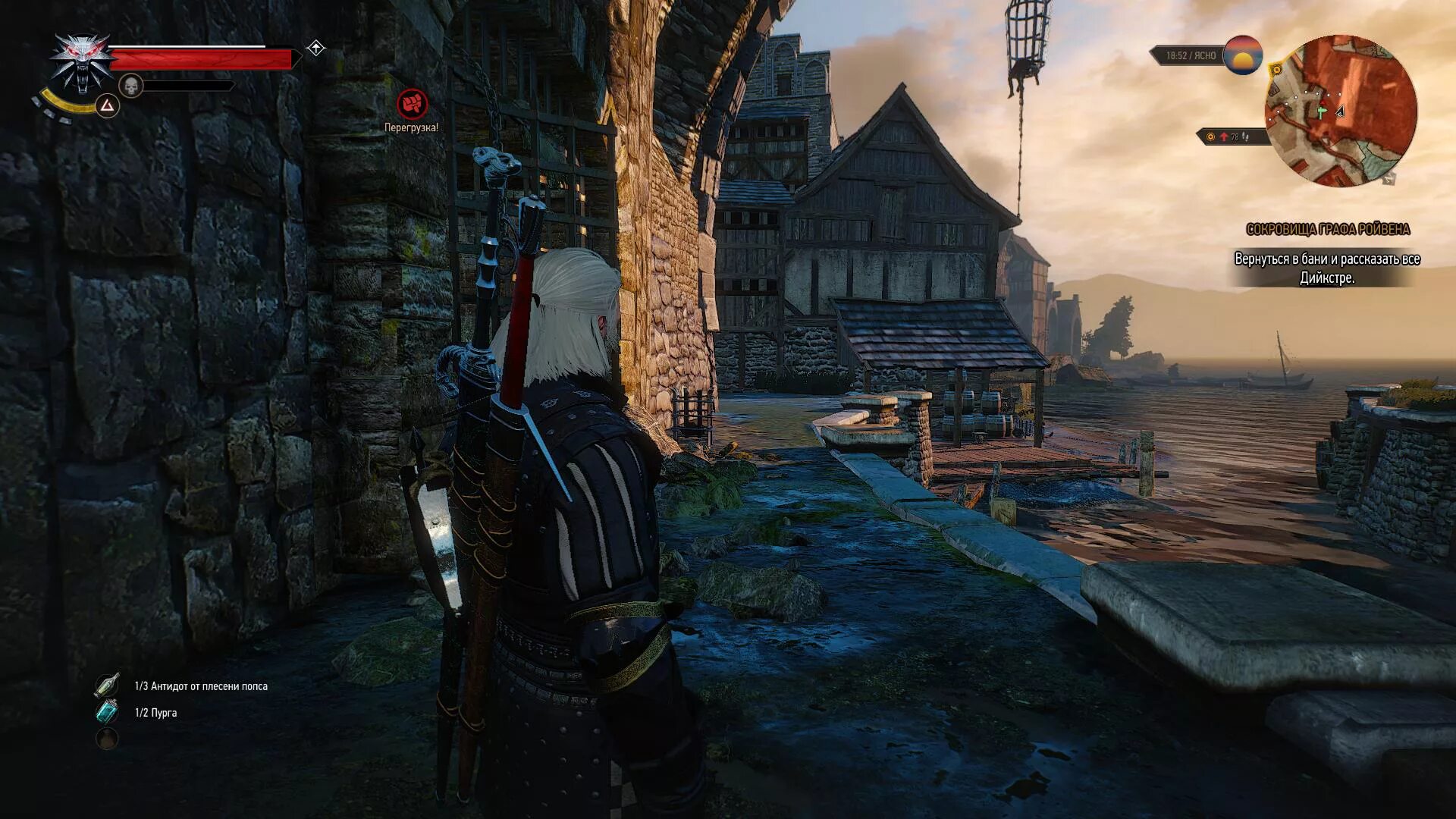
Task: Use the Пурга potion slot
Action: 107,712
